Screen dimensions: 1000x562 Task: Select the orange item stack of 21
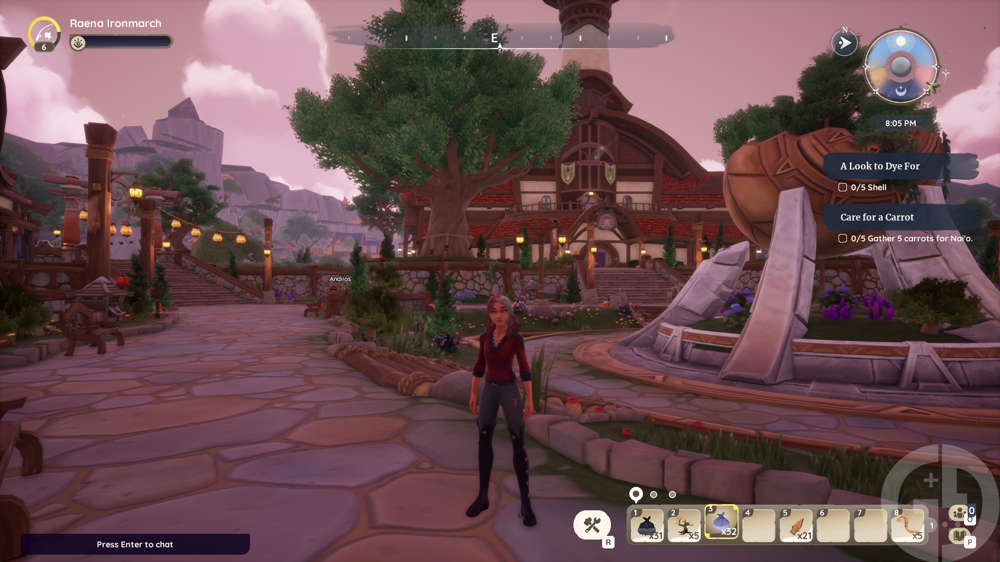pyautogui.click(x=797, y=525)
